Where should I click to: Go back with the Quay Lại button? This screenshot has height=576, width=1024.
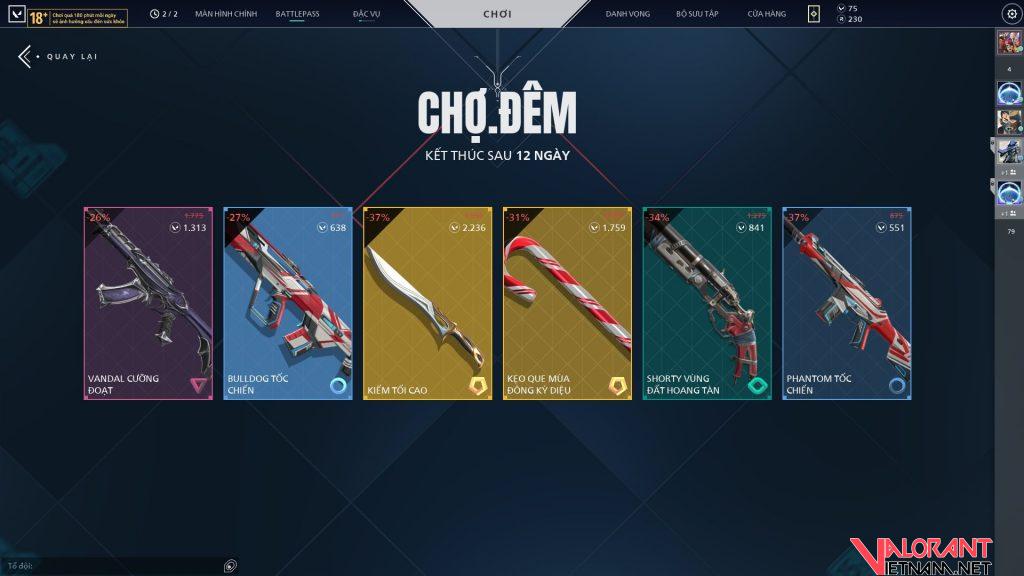click(x=58, y=56)
